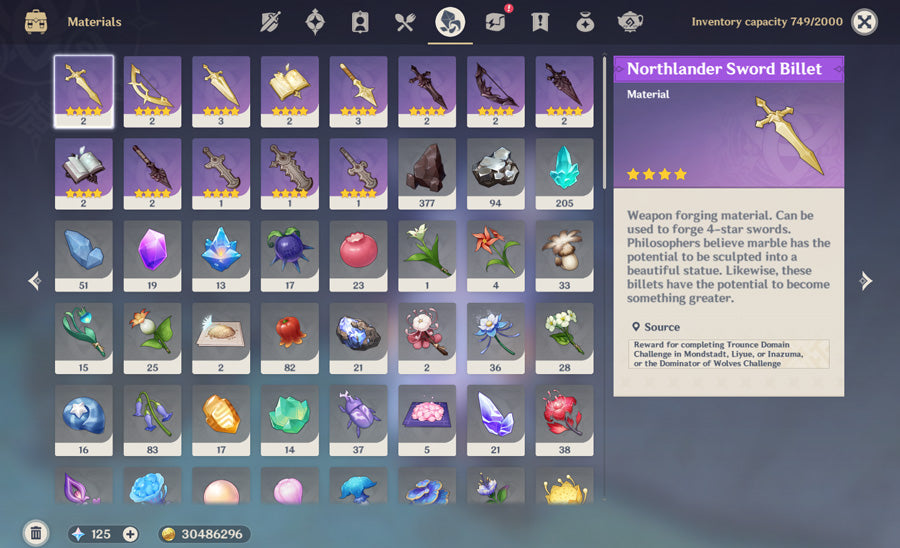Select the purple beetle stack of 37
Screen dimensions: 900x548
point(358,419)
